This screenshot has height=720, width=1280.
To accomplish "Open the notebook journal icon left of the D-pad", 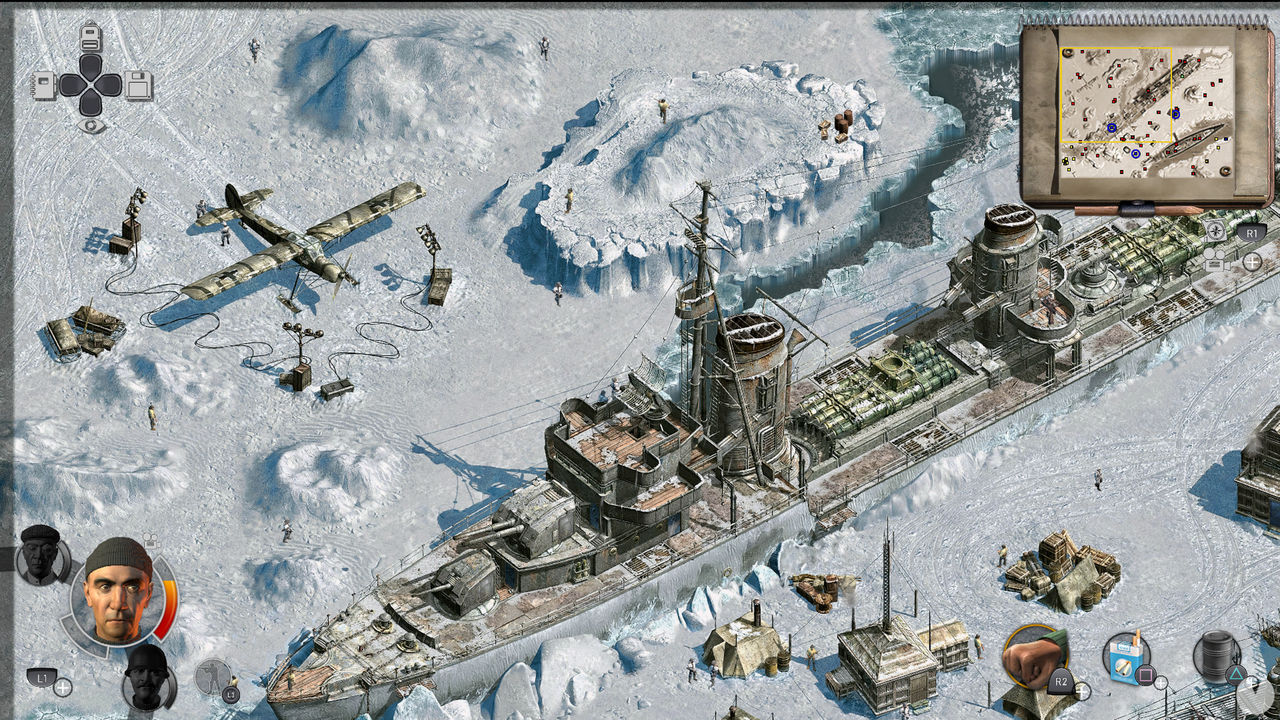I will pos(43,86).
